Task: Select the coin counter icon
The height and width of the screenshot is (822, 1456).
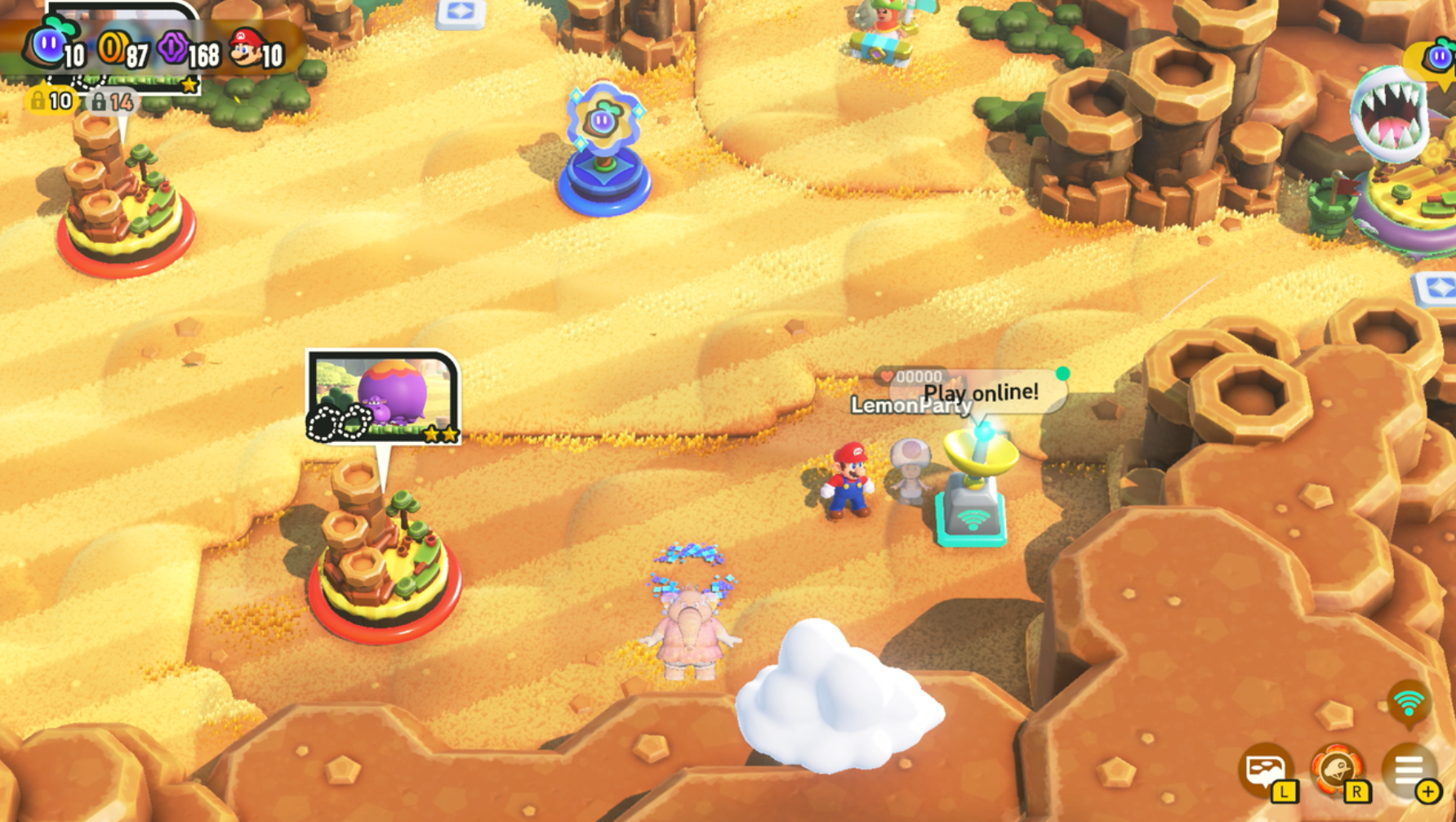Action: (113, 47)
